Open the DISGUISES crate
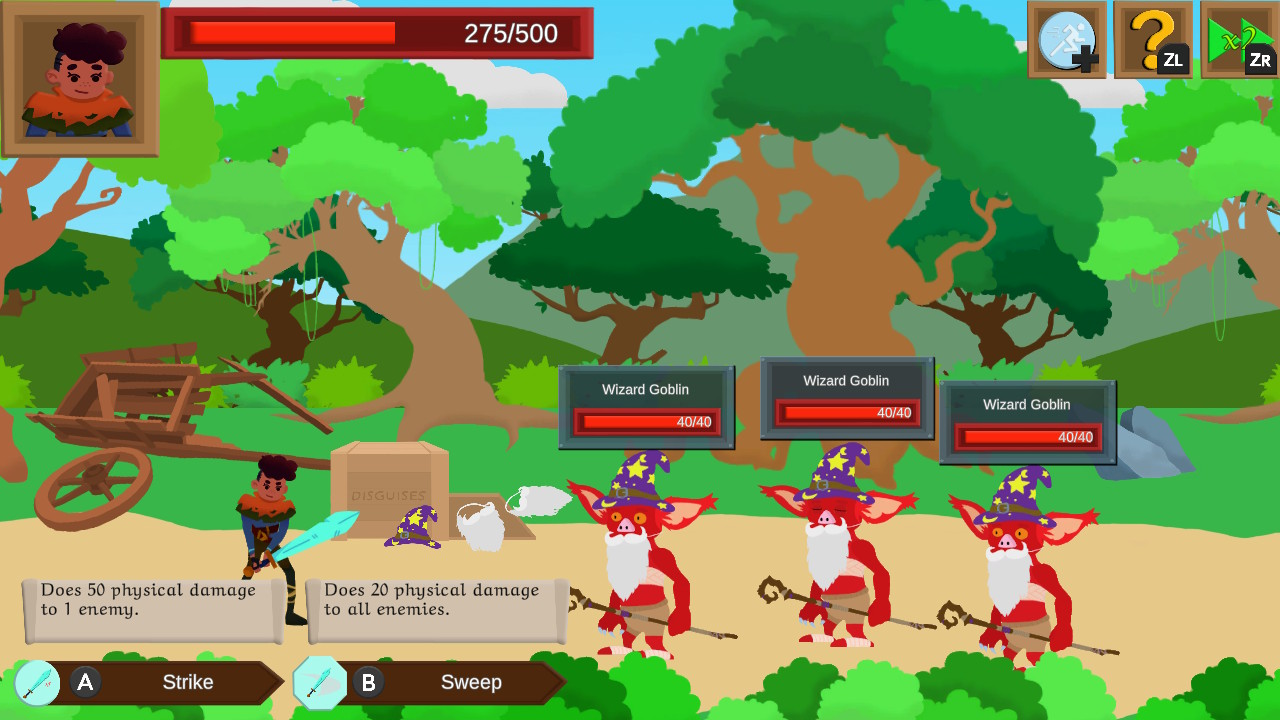Screen dimensions: 1280x720 pyautogui.click(x=387, y=497)
